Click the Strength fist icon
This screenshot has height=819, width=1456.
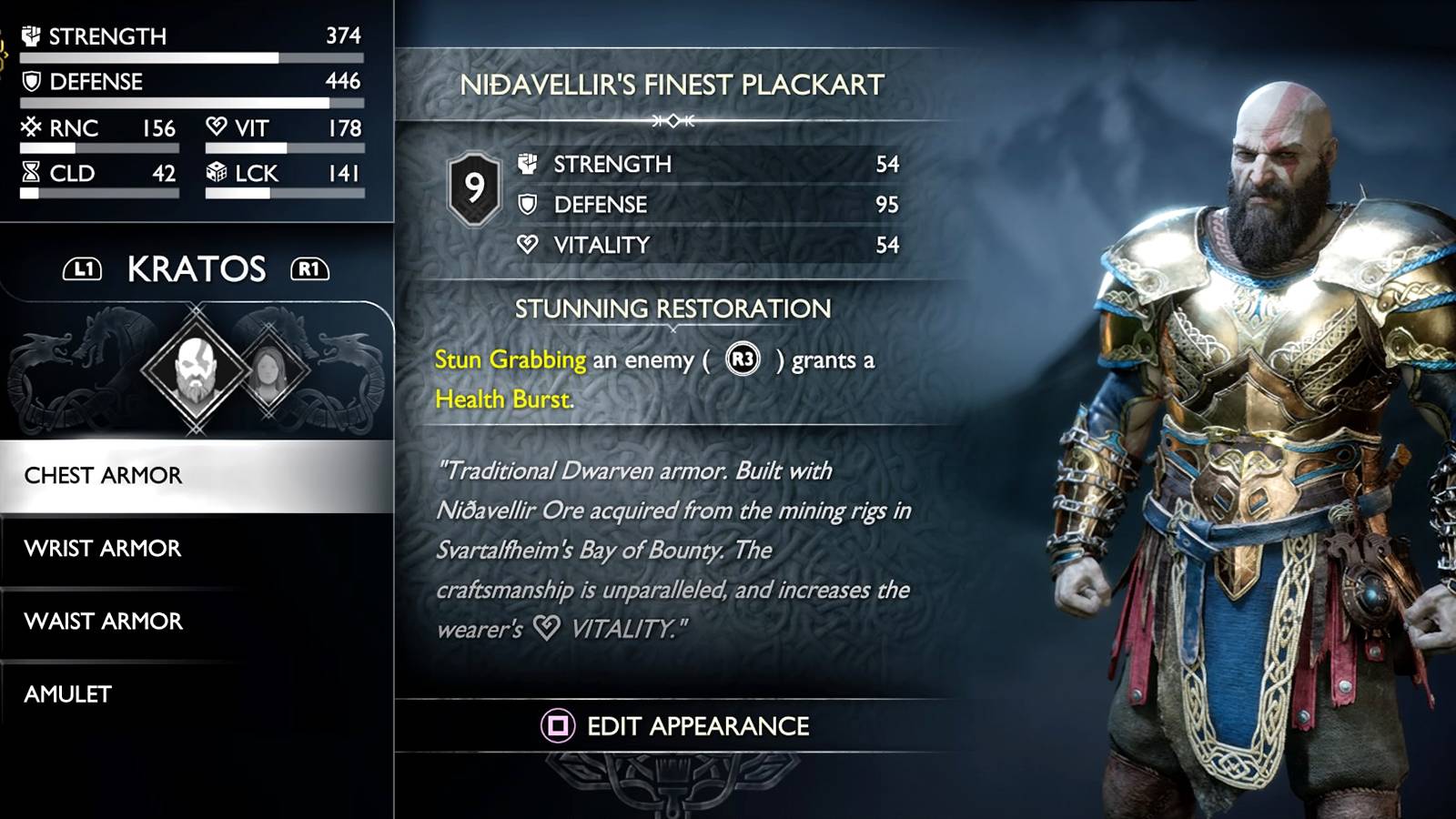(x=31, y=36)
